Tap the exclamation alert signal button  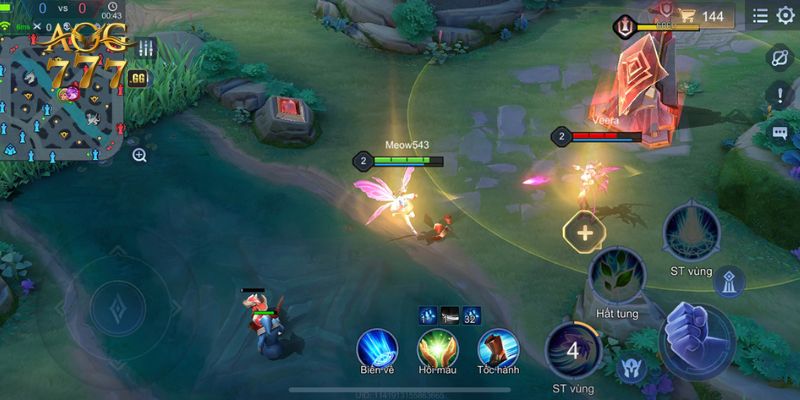(779, 96)
